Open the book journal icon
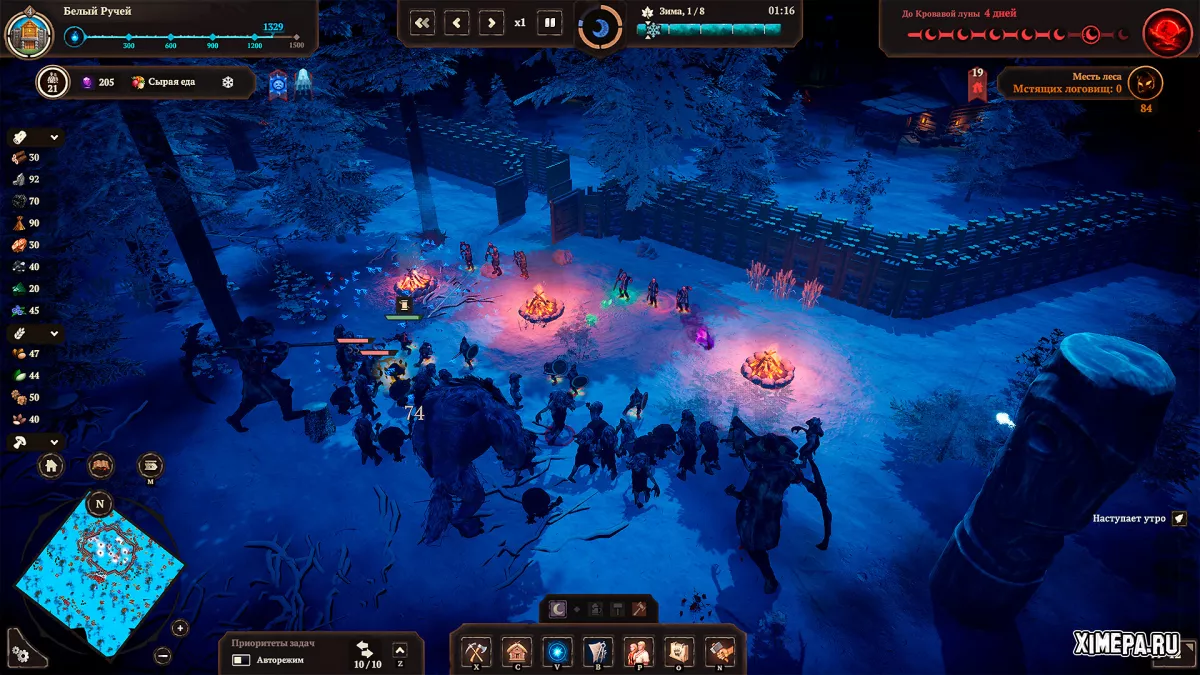The width and height of the screenshot is (1200, 675). click(x=101, y=466)
